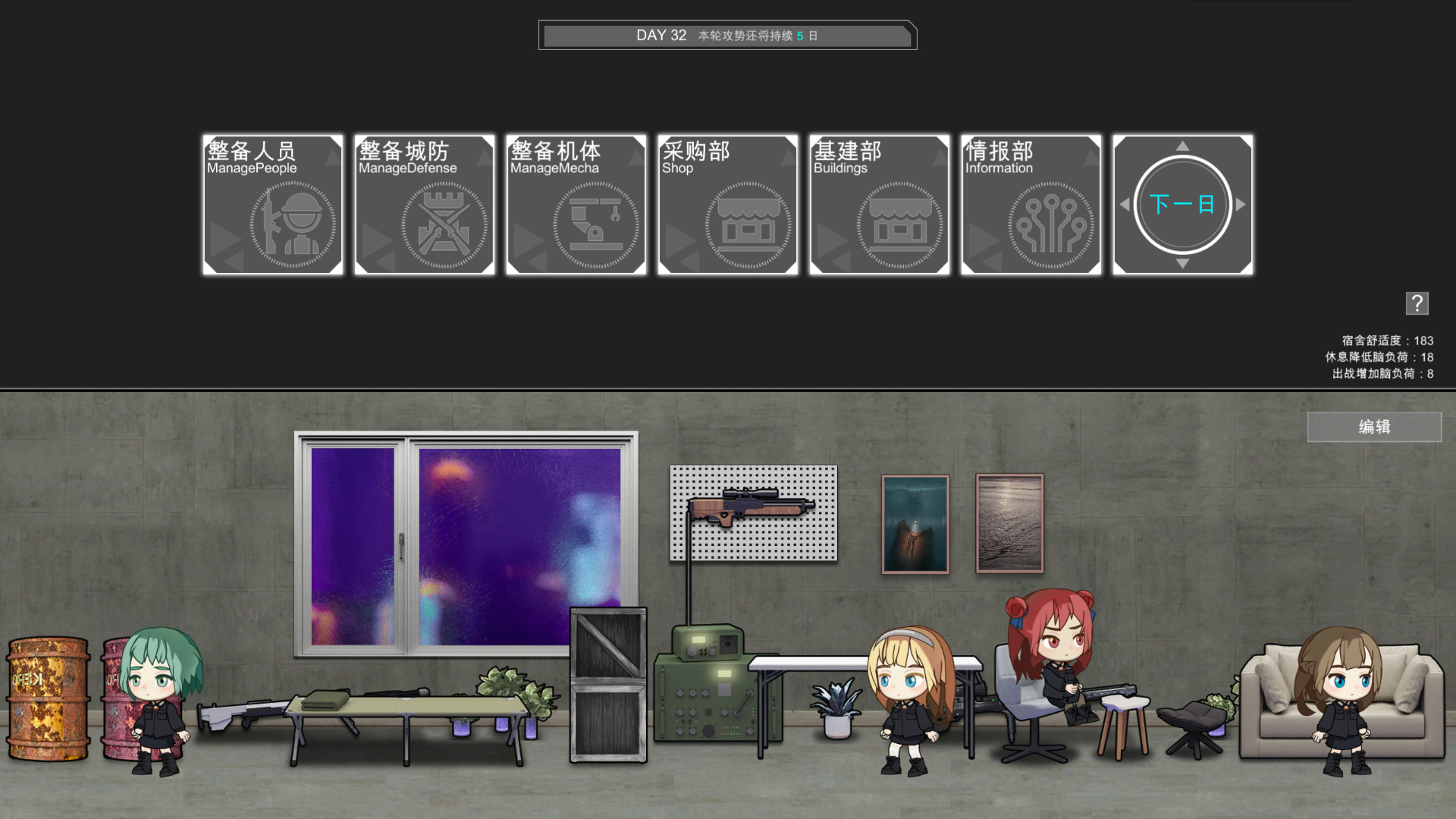The height and width of the screenshot is (819, 1456).
Task: Click the DAY 32 progress banner
Action: point(727,35)
